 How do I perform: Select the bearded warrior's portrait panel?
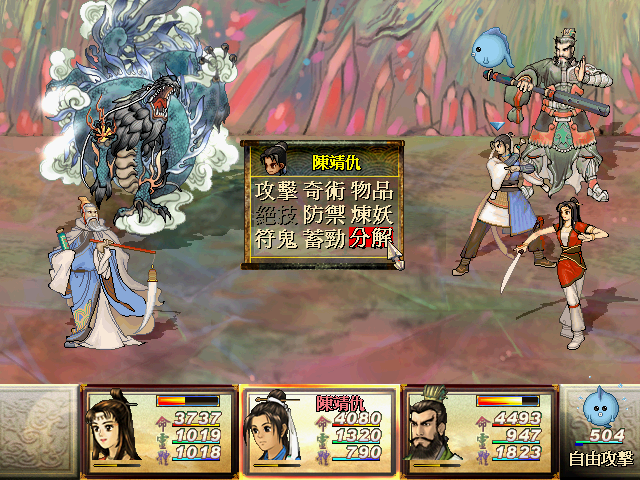479,429
